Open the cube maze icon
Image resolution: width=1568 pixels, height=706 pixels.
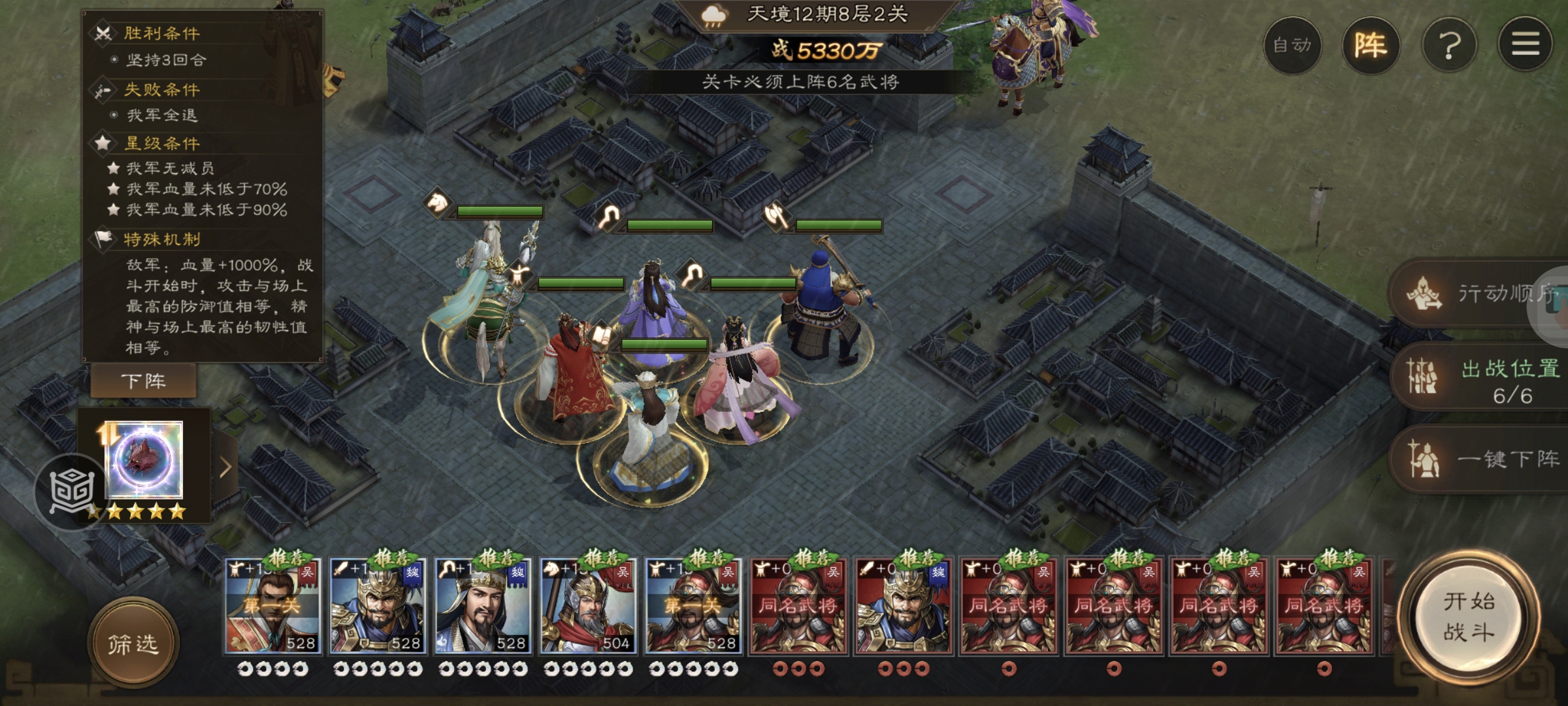click(x=71, y=492)
